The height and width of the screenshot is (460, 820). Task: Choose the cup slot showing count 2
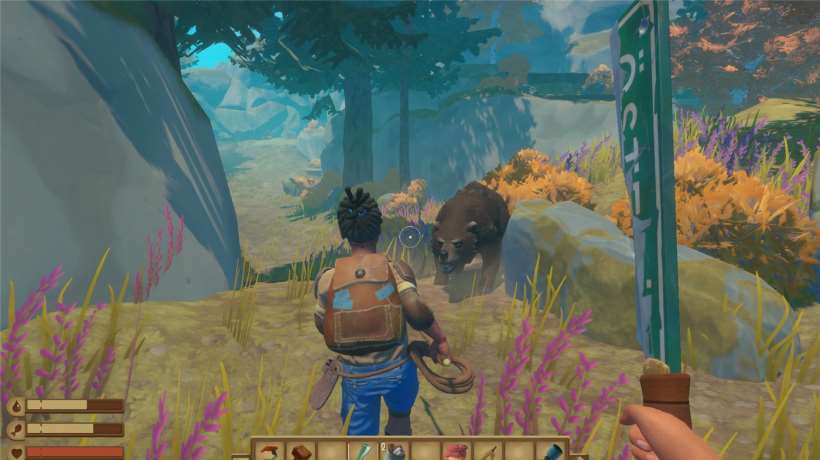pyautogui.click(x=392, y=452)
